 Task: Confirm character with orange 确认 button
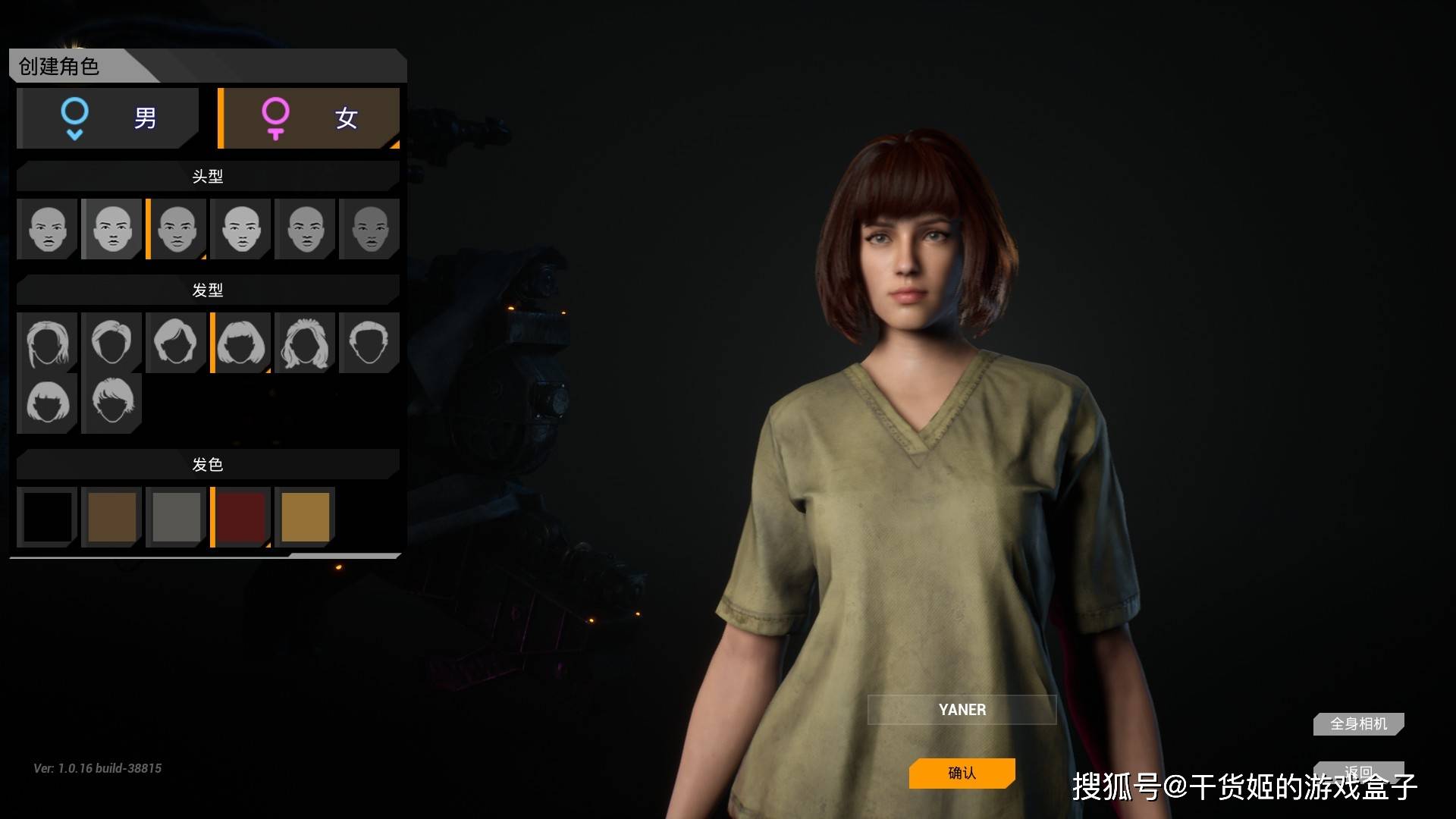coord(962,773)
